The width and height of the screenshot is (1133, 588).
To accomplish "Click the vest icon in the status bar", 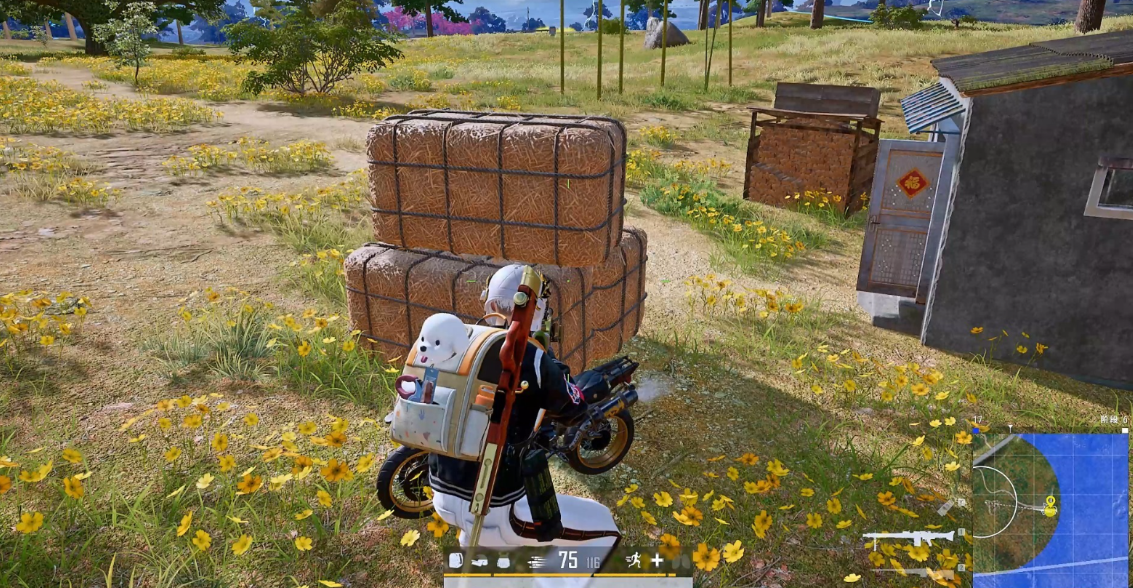I will click(x=501, y=561).
